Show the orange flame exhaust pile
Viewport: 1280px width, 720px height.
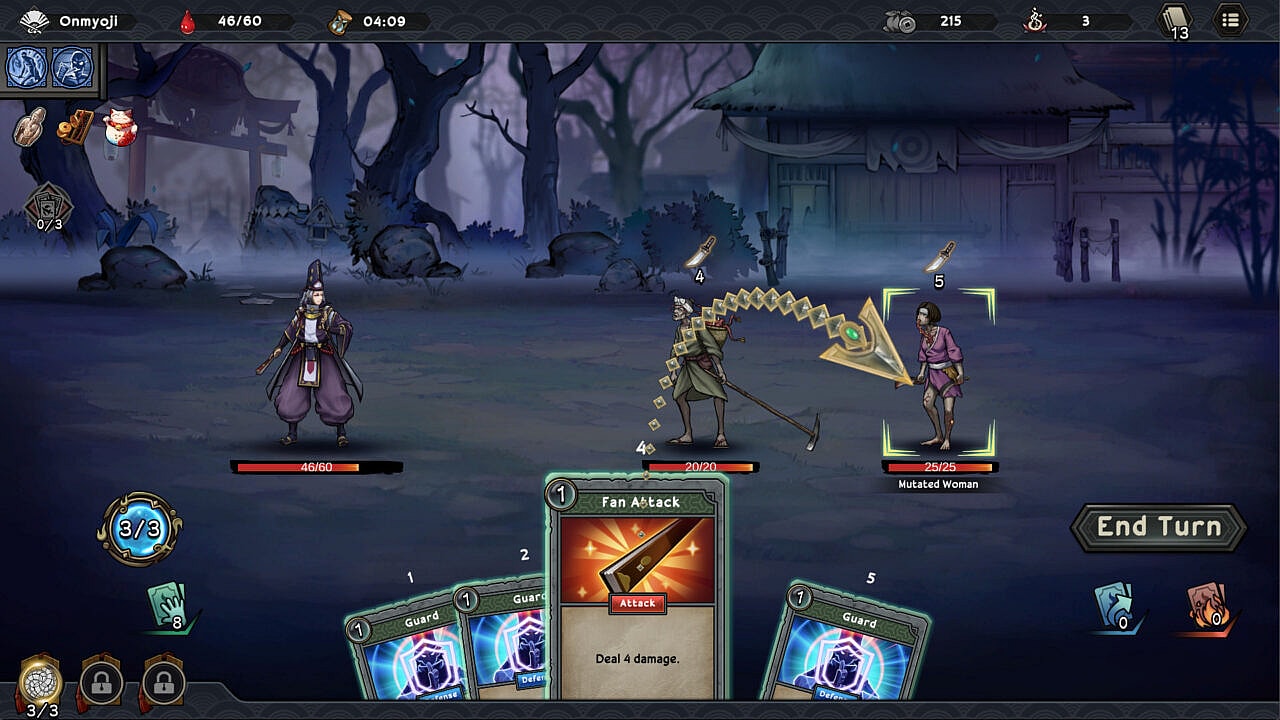pos(1207,606)
